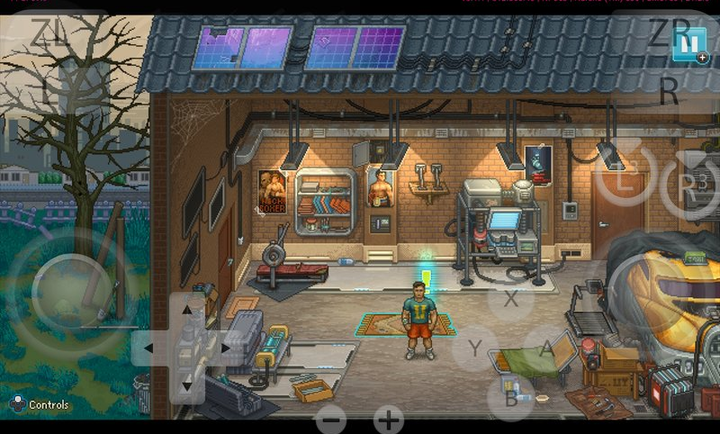Tap the teal emulator overlay button
The height and width of the screenshot is (434, 720).
[x=688, y=45]
